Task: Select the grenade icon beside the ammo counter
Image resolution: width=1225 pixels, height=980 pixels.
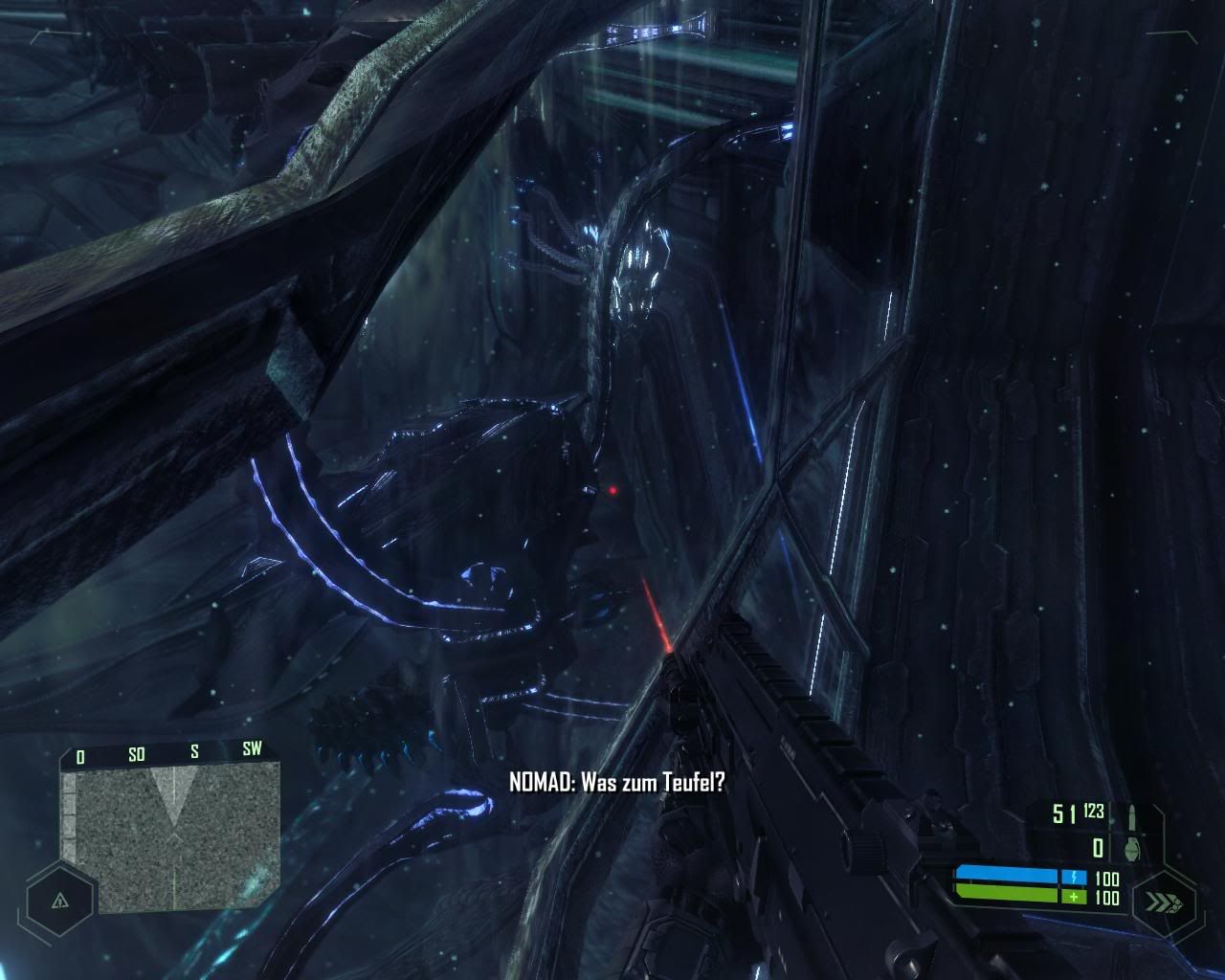Action: click(x=1131, y=847)
